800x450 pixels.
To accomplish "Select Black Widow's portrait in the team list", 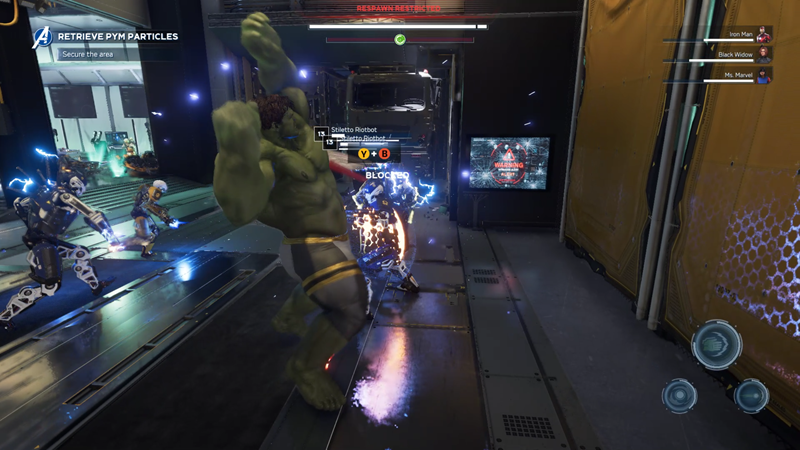I will click(x=764, y=54).
